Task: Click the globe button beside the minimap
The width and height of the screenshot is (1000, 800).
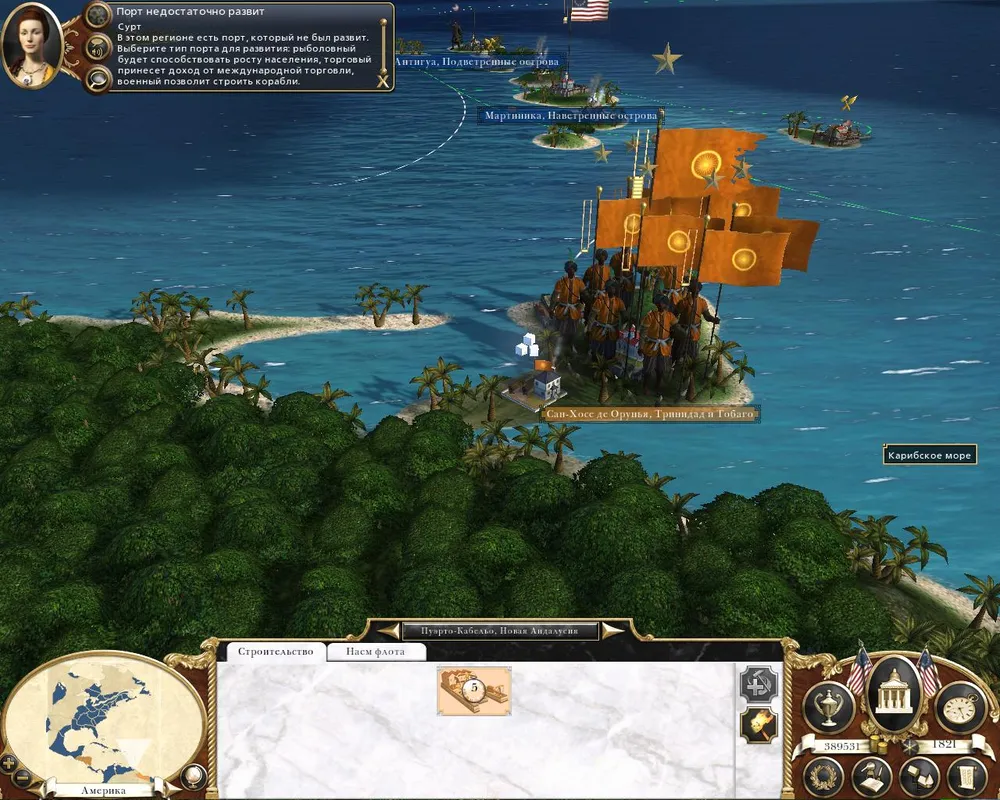Action: tap(194, 775)
